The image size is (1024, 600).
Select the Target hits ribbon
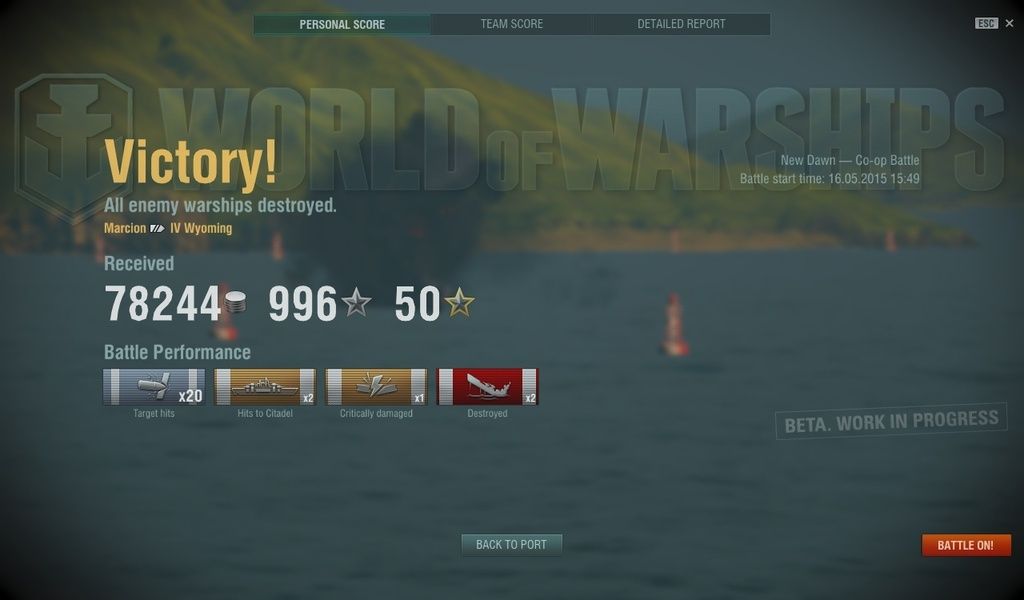tap(154, 387)
